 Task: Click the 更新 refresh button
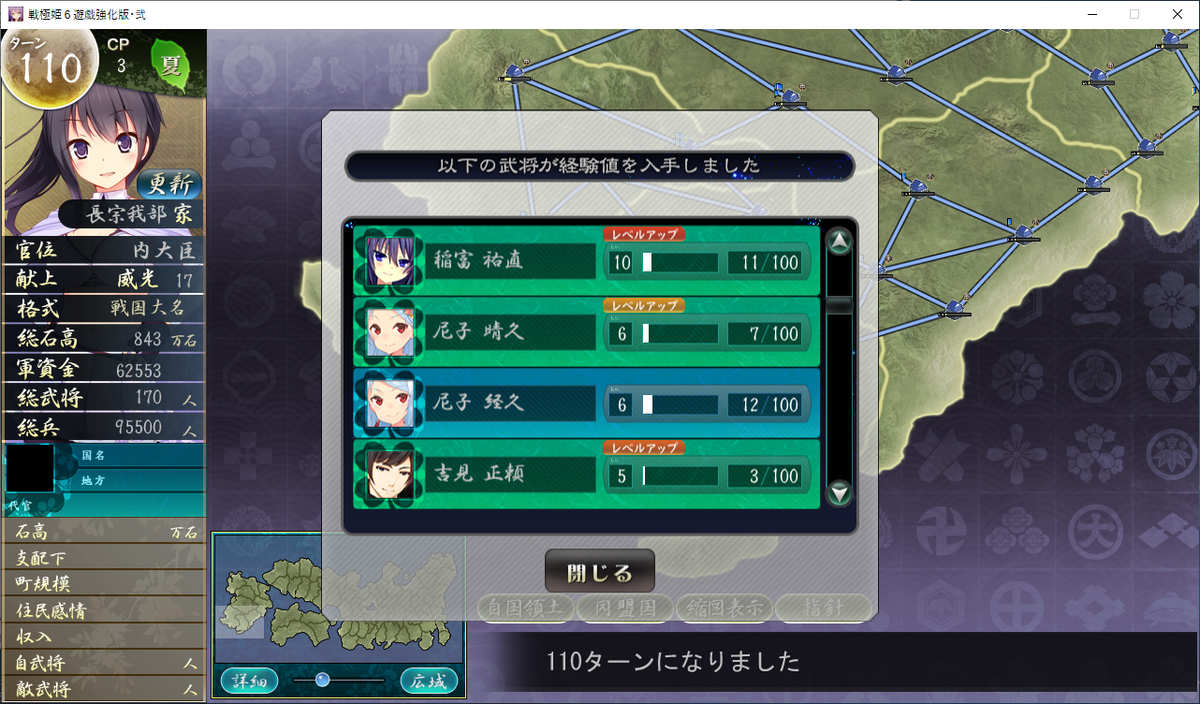click(168, 184)
